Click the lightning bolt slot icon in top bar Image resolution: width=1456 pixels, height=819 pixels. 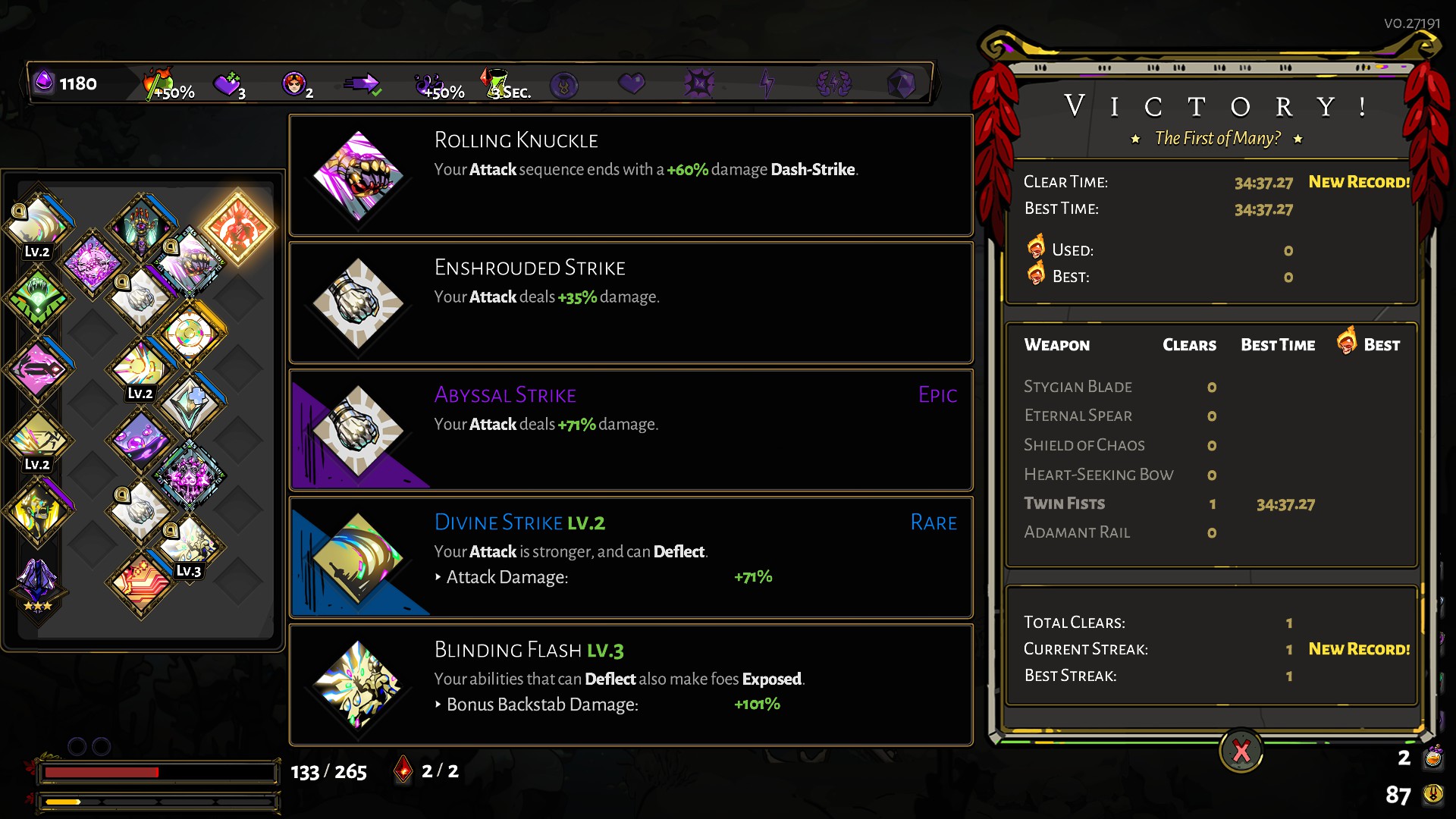(x=767, y=83)
